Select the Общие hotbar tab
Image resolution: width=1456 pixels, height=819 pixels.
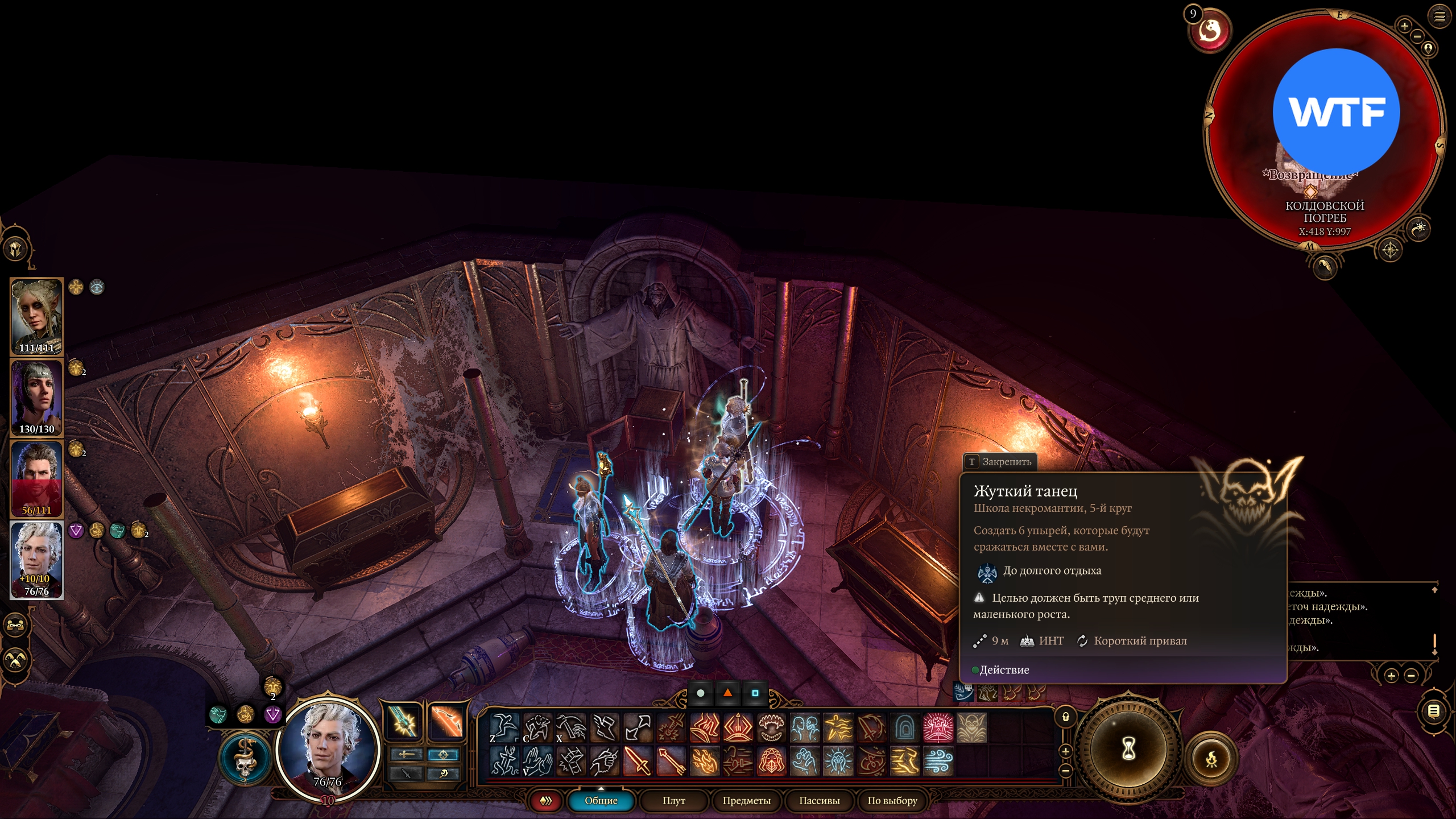601,800
